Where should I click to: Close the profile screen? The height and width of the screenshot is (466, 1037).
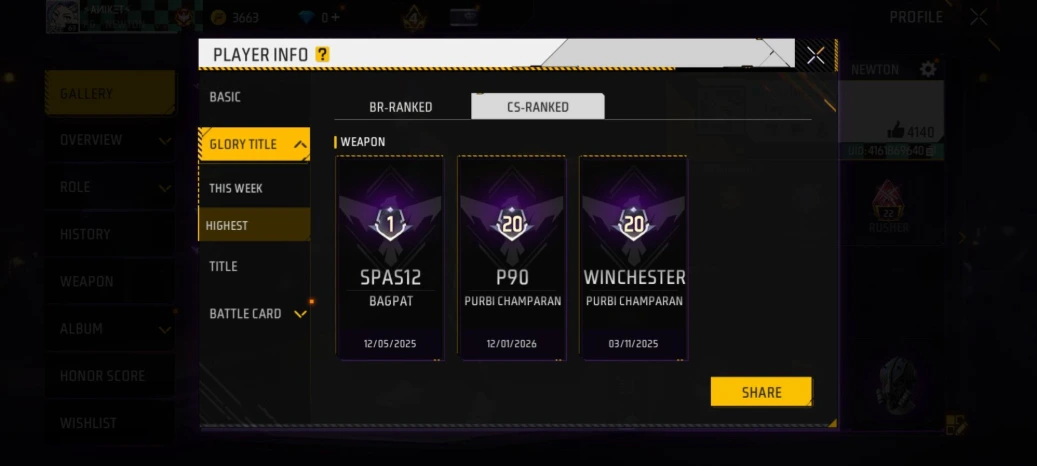tap(978, 17)
